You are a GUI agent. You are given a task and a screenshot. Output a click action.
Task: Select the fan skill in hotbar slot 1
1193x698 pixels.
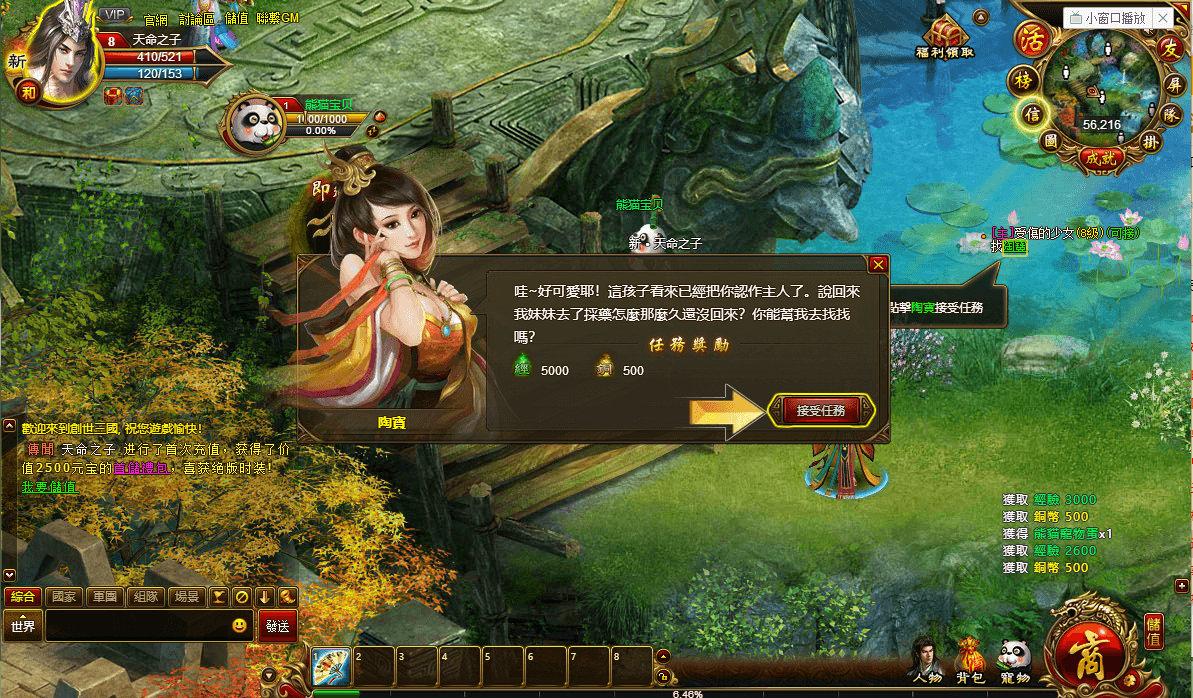[330, 665]
